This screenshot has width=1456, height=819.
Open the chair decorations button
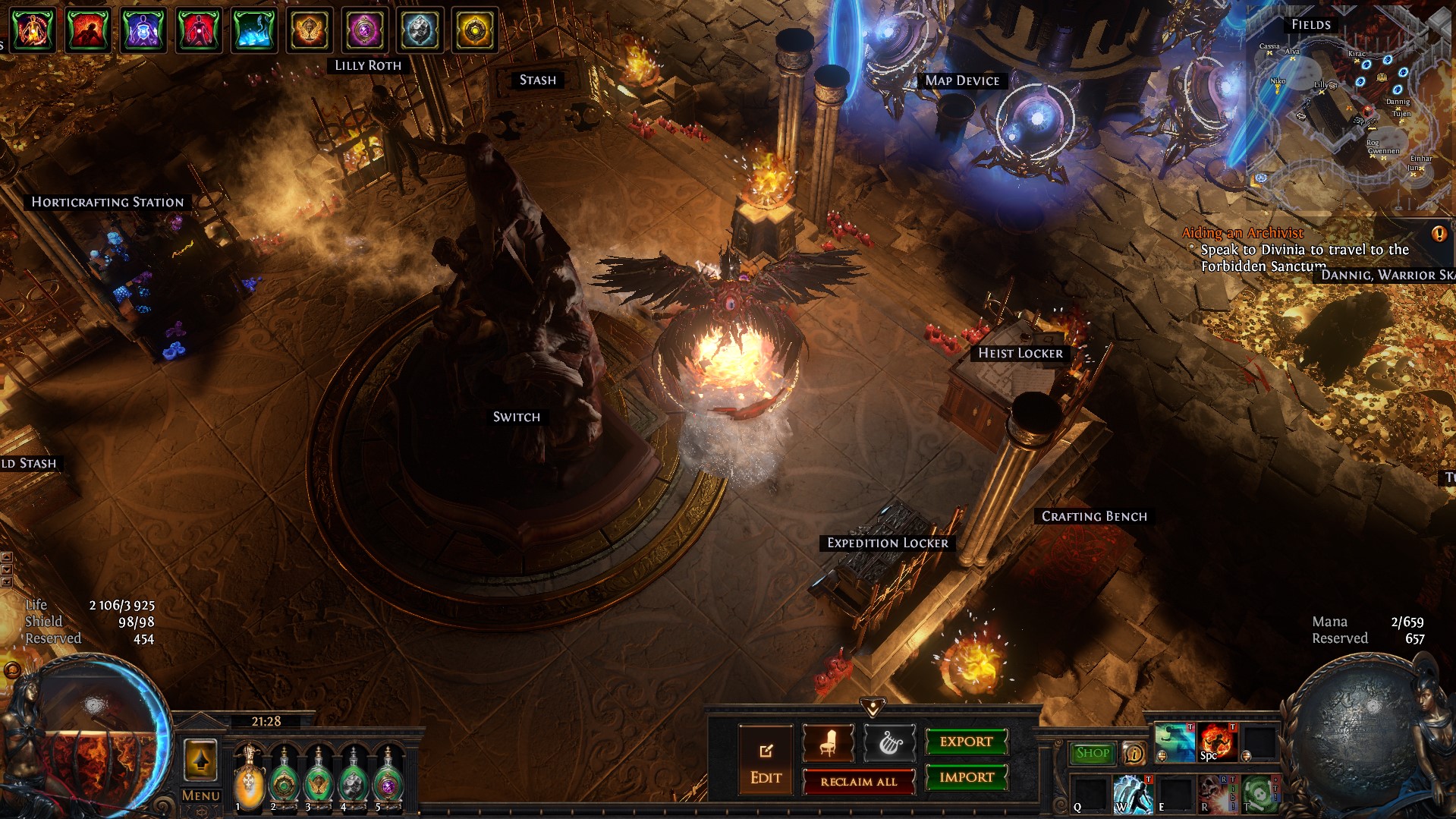pyautogui.click(x=828, y=743)
